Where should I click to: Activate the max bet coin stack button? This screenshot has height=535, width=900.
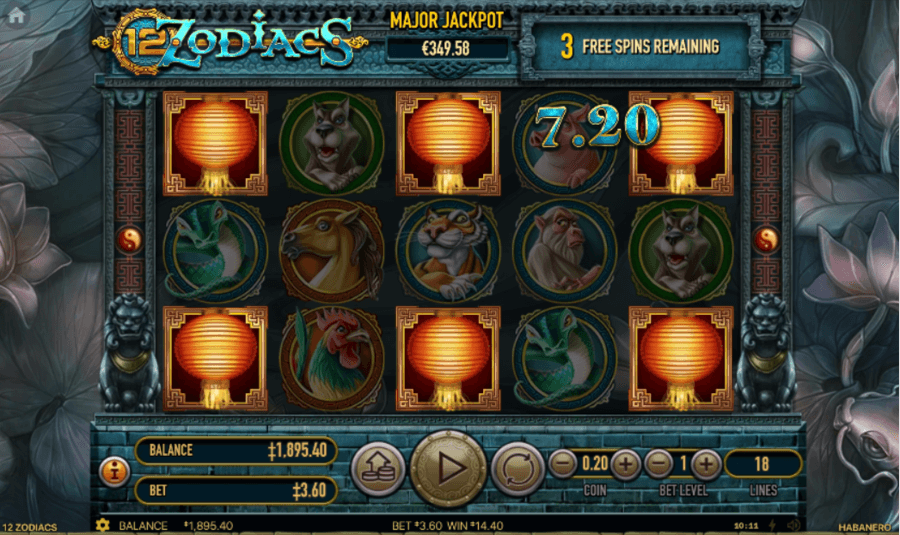(378, 467)
